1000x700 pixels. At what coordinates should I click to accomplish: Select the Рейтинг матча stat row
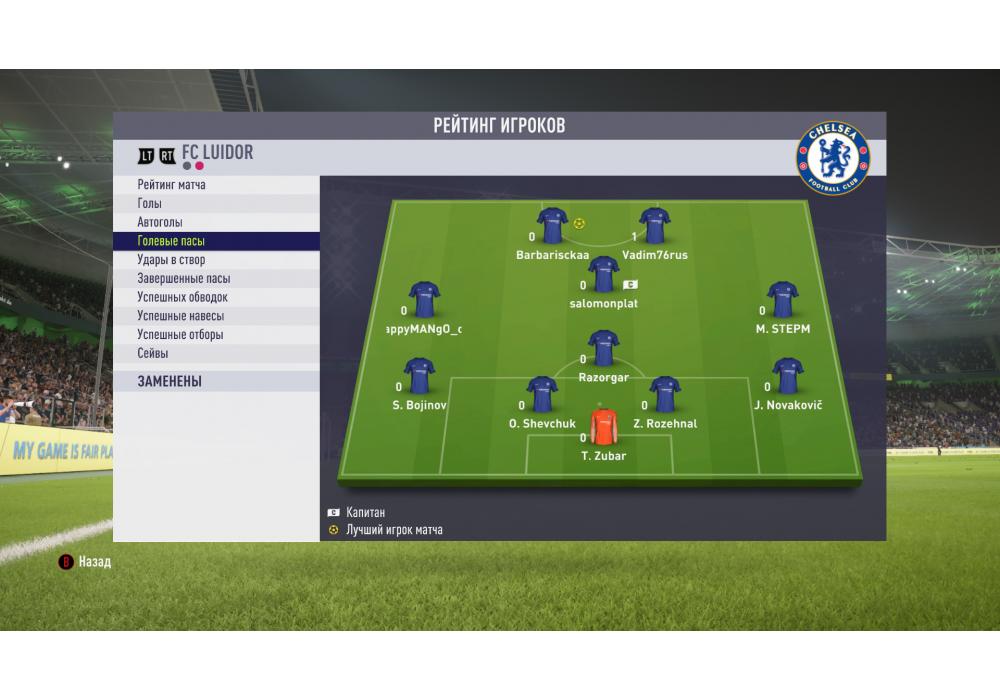pos(216,185)
